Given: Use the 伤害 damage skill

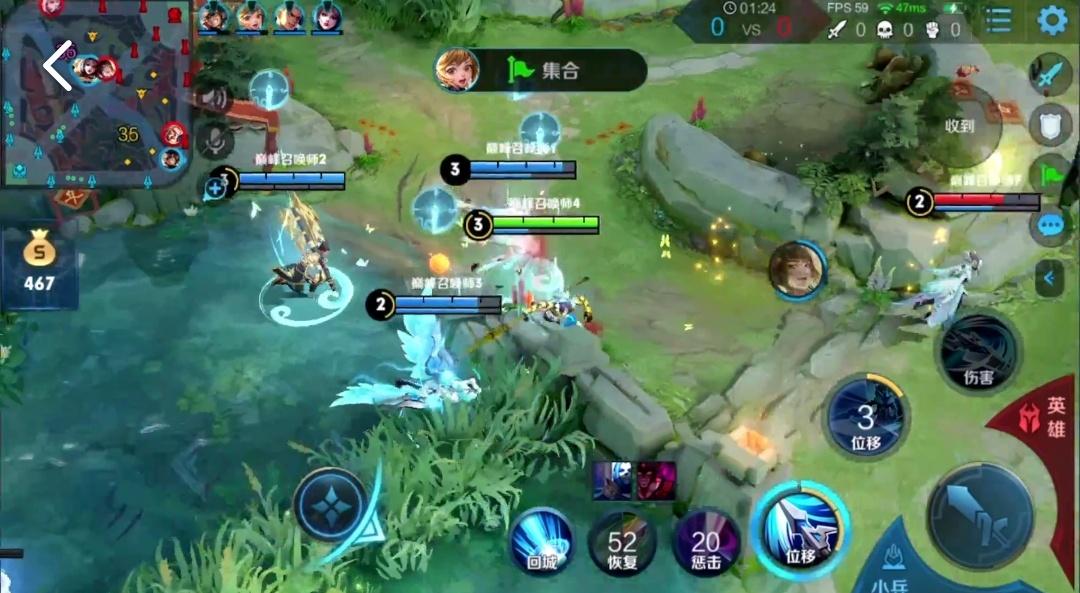Looking at the screenshot, I should [x=978, y=352].
